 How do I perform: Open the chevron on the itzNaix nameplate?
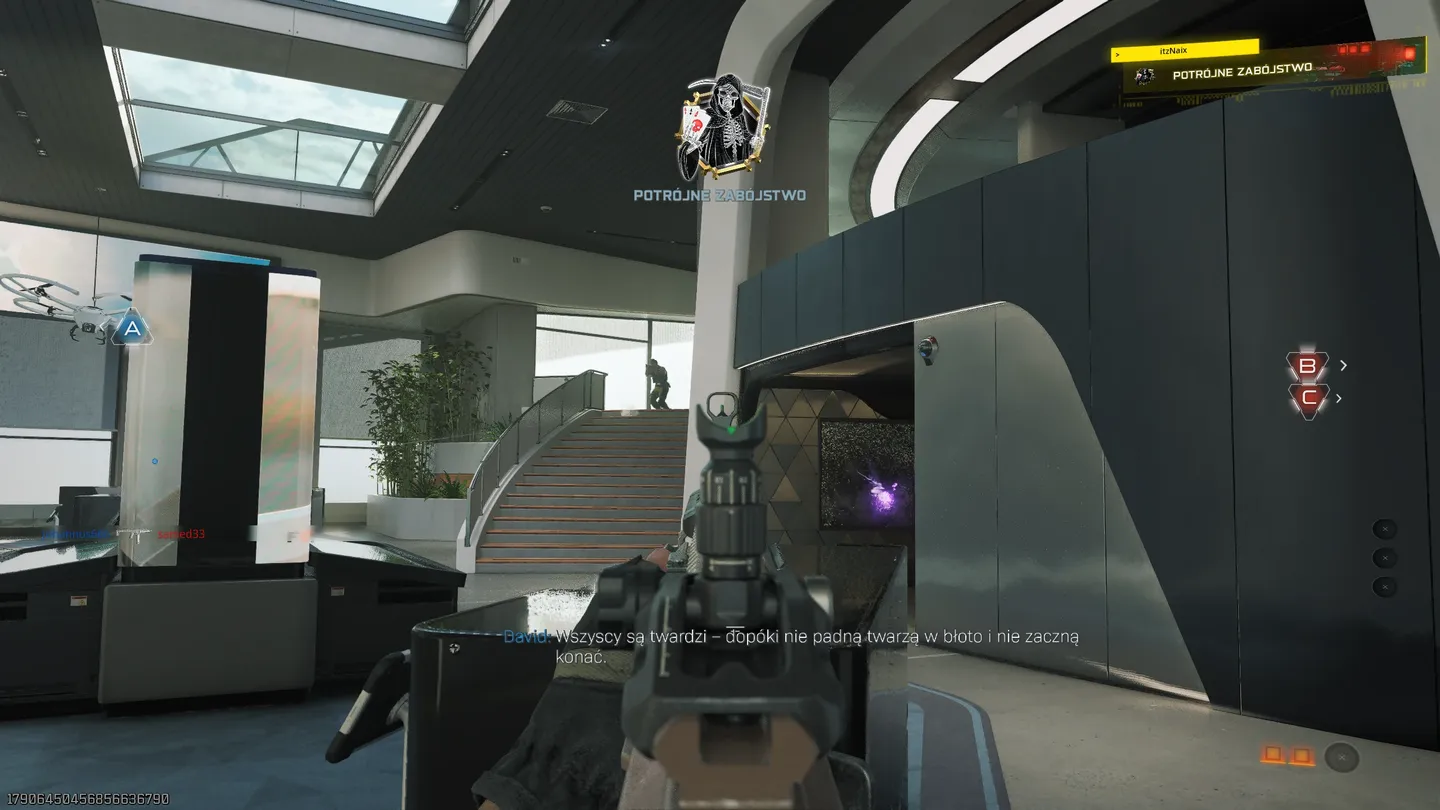click(1117, 55)
